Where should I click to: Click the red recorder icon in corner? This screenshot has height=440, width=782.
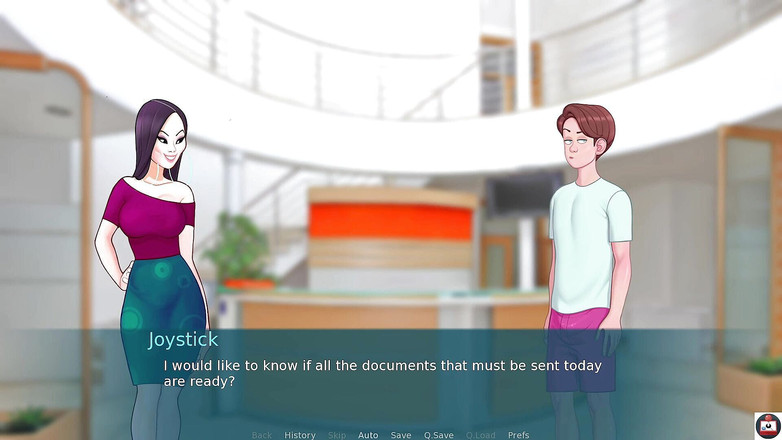pyautogui.click(x=767, y=425)
